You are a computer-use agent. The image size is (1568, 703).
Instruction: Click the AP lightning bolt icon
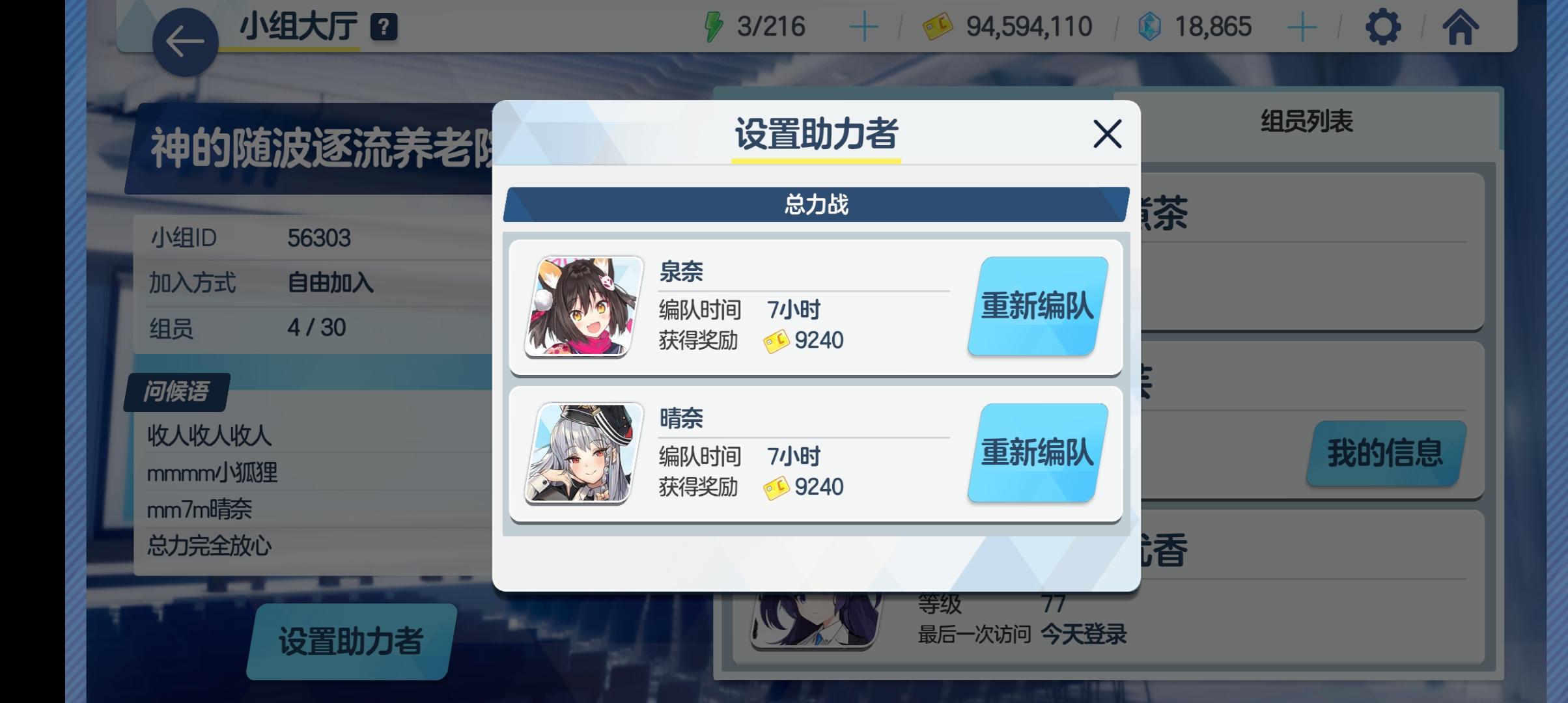[x=714, y=26]
